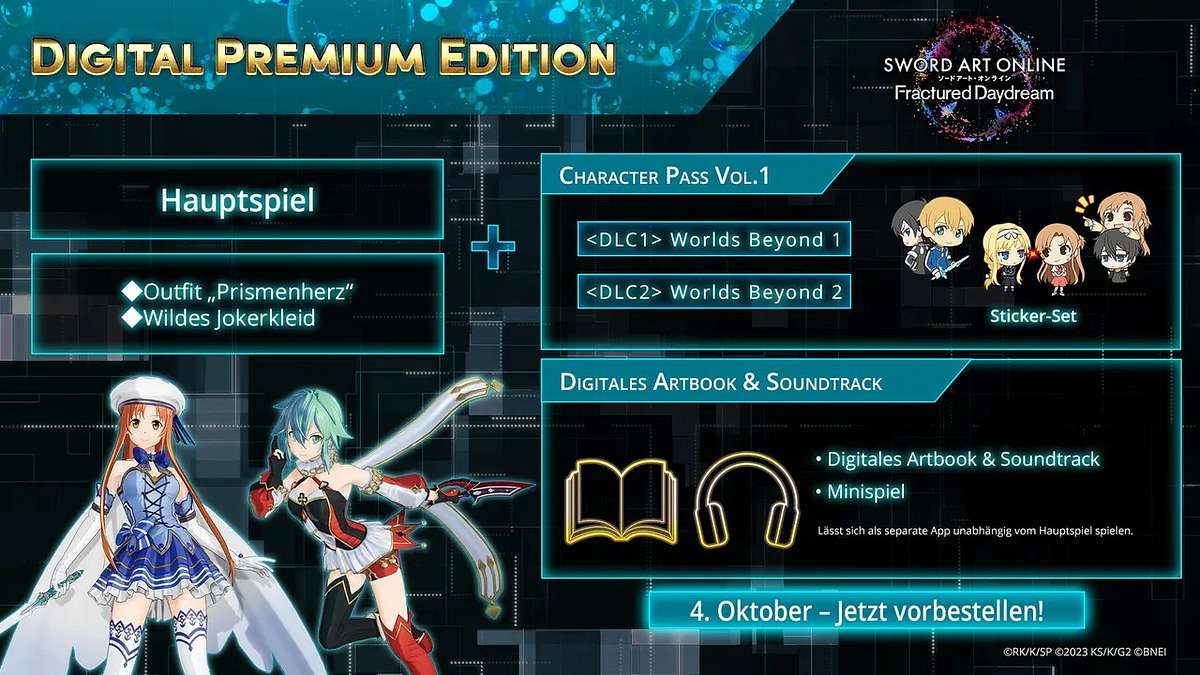Choose the DLC1 Worlds Beyond 1 entry
The width and height of the screenshot is (1200, 675).
click(x=714, y=240)
